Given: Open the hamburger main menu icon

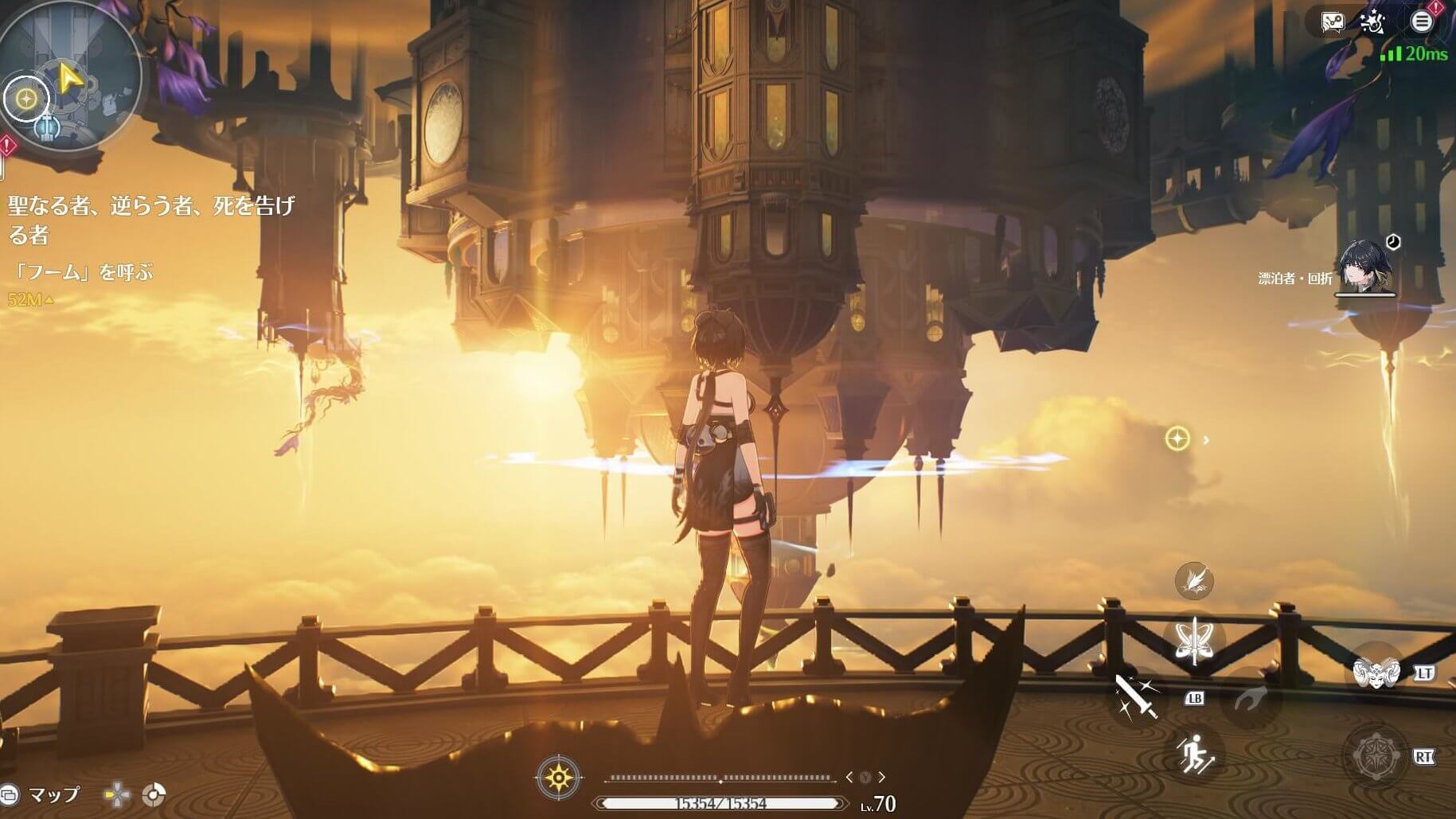Looking at the screenshot, I should [x=1421, y=21].
